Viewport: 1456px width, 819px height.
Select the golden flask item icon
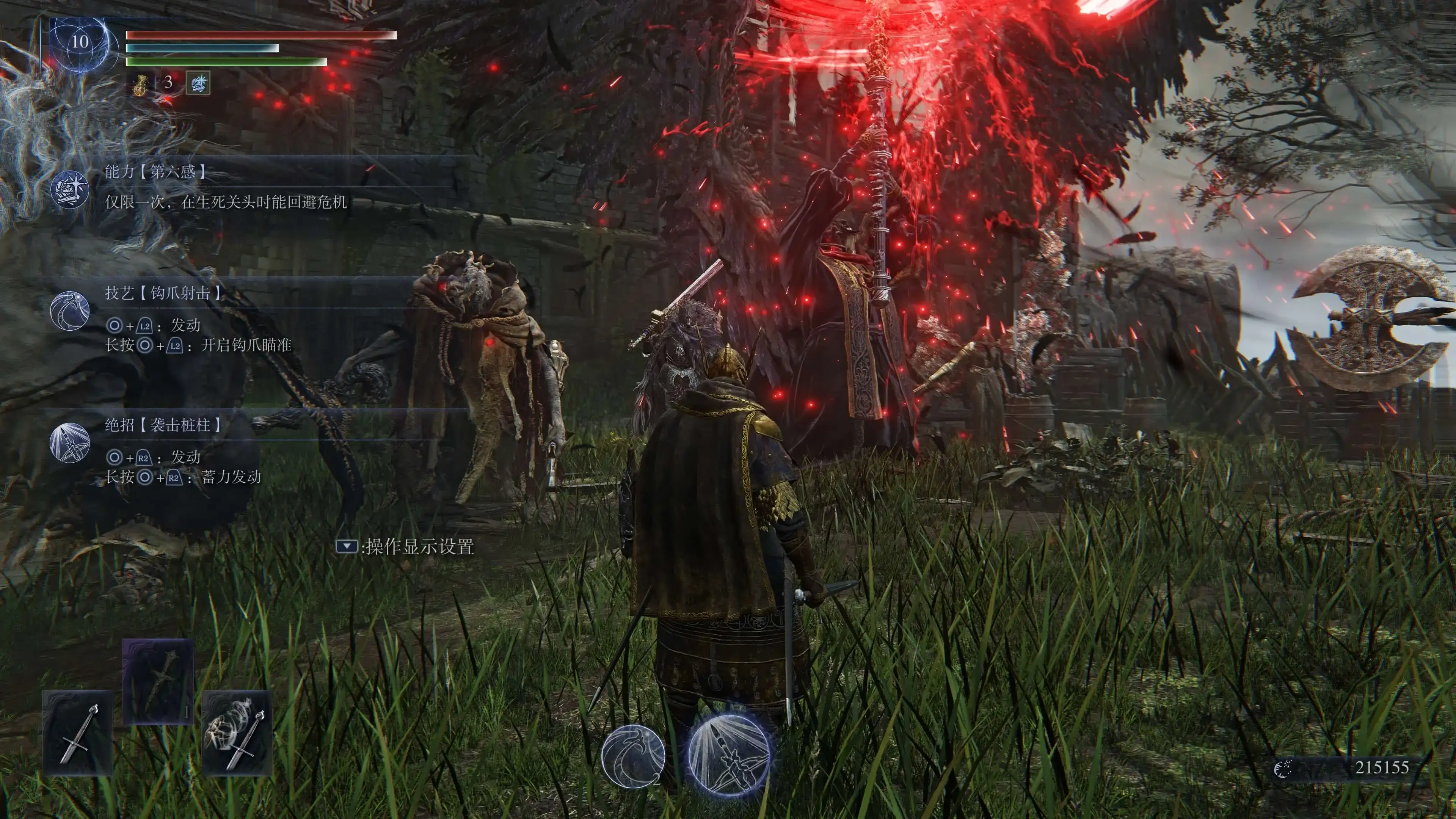(x=140, y=84)
